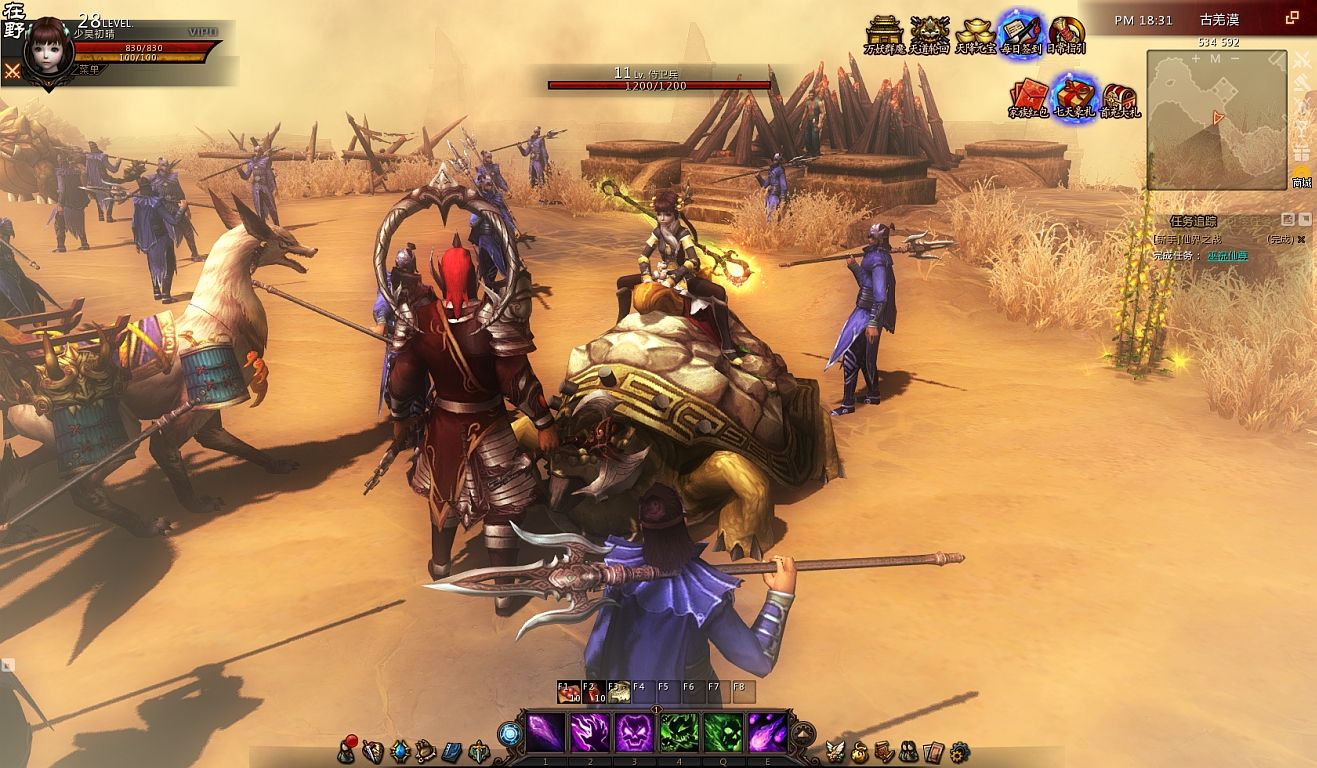Click the 天降元宝 gold ingots icon
Screen dimensions: 1317x768
coord(975,34)
